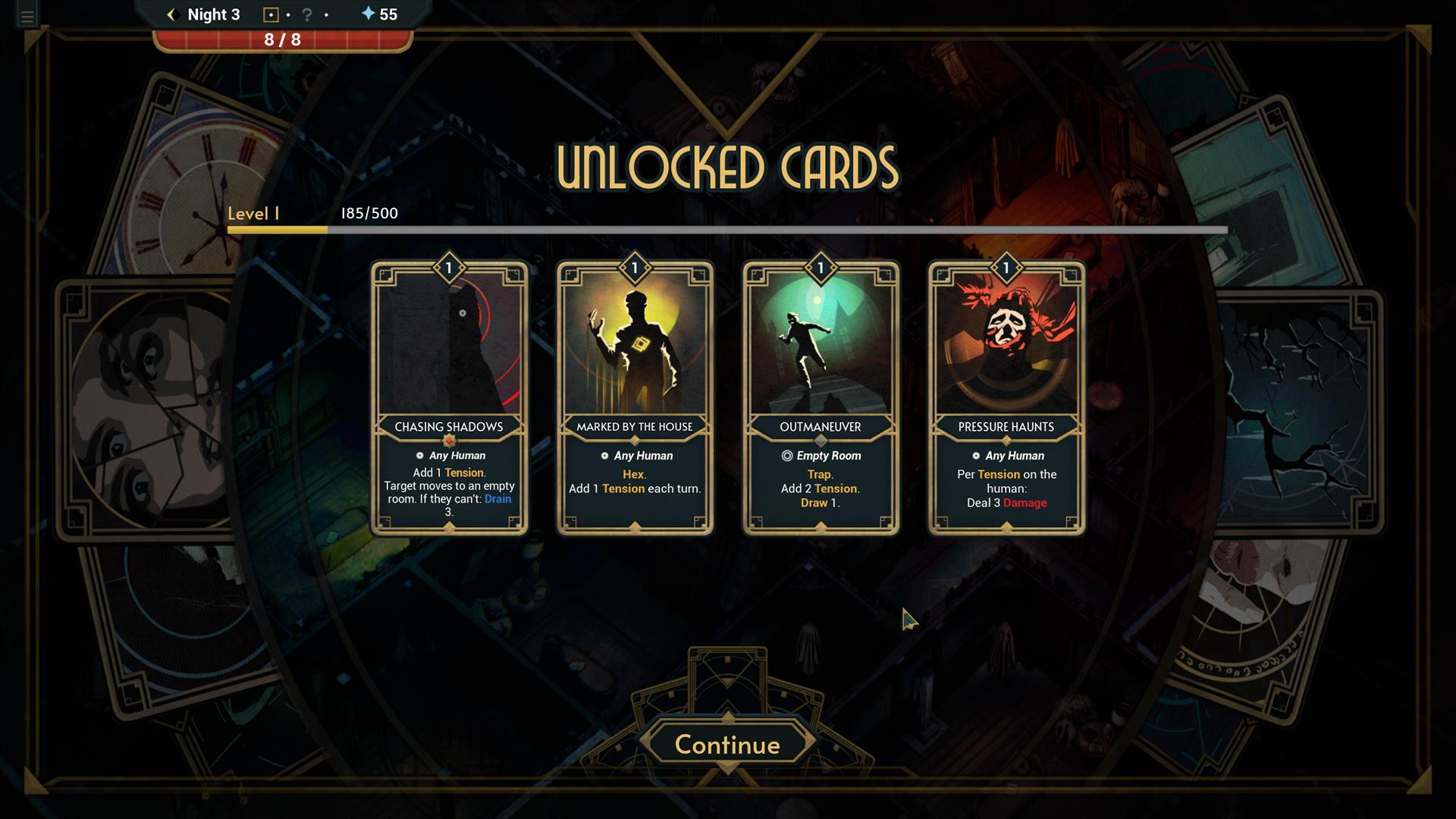Pick the Outmaneuver trap card
Image resolution: width=1456 pixels, height=819 pixels.
[x=821, y=398]
